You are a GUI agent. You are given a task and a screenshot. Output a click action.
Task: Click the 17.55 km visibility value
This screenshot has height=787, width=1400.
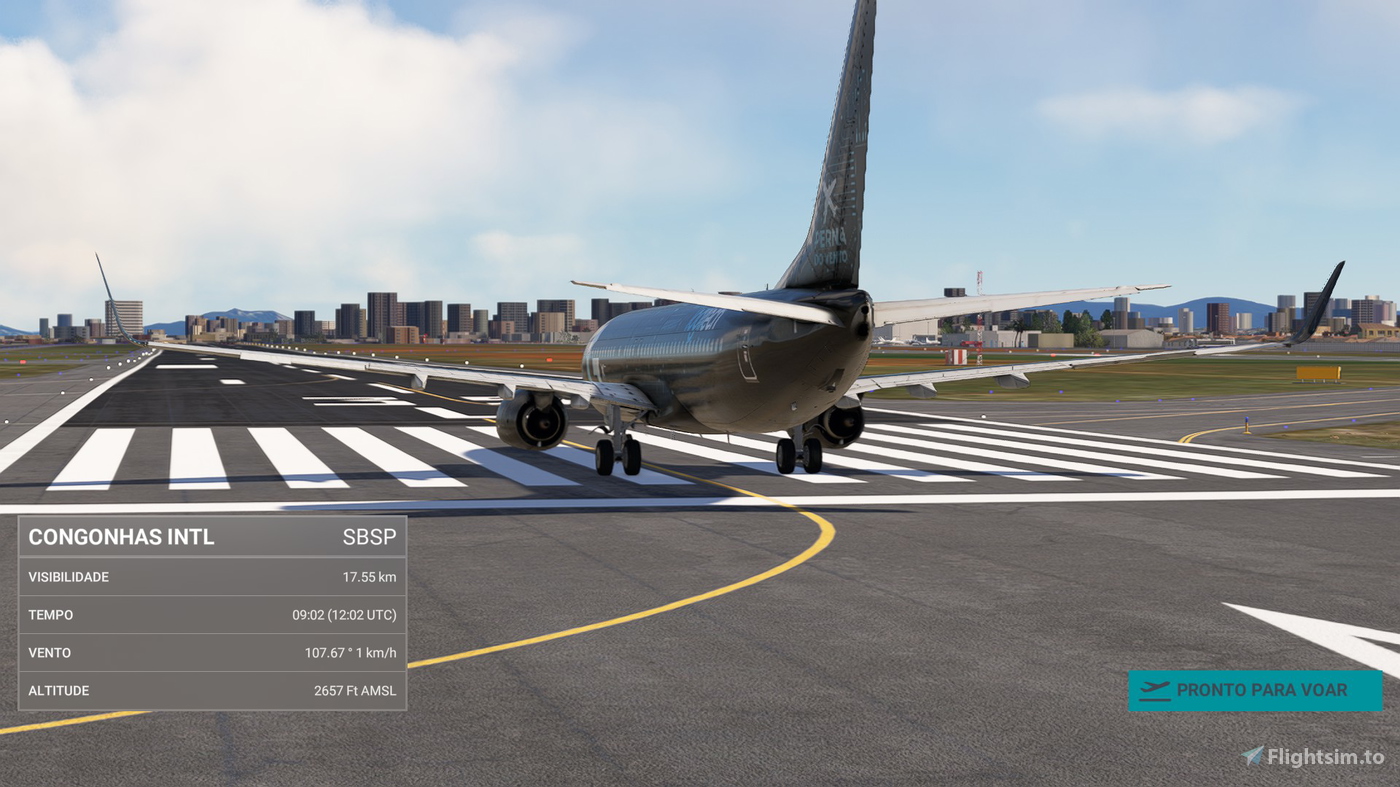[368, 576]
